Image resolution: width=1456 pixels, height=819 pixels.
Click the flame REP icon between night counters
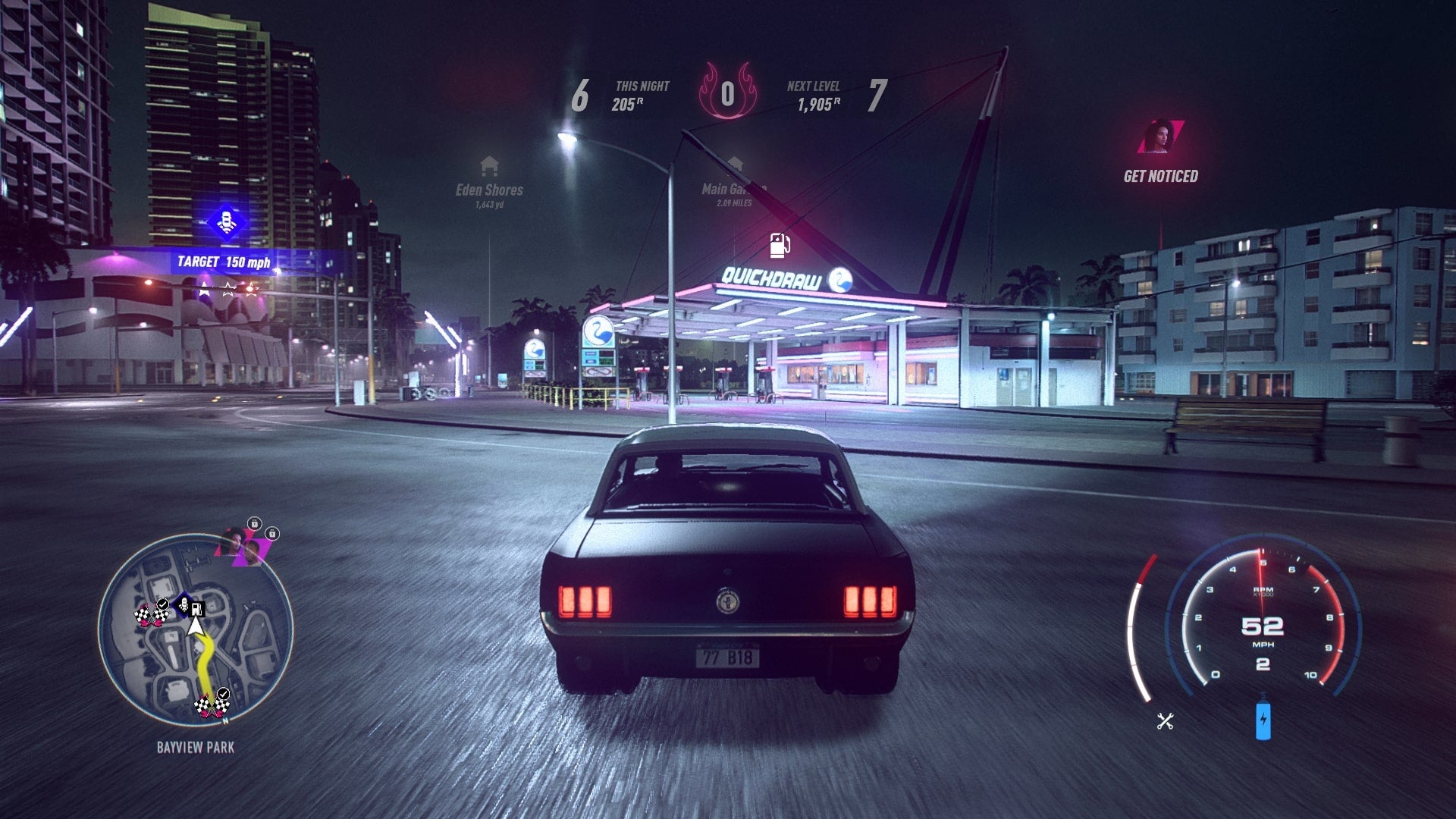[x=730, y=91]
